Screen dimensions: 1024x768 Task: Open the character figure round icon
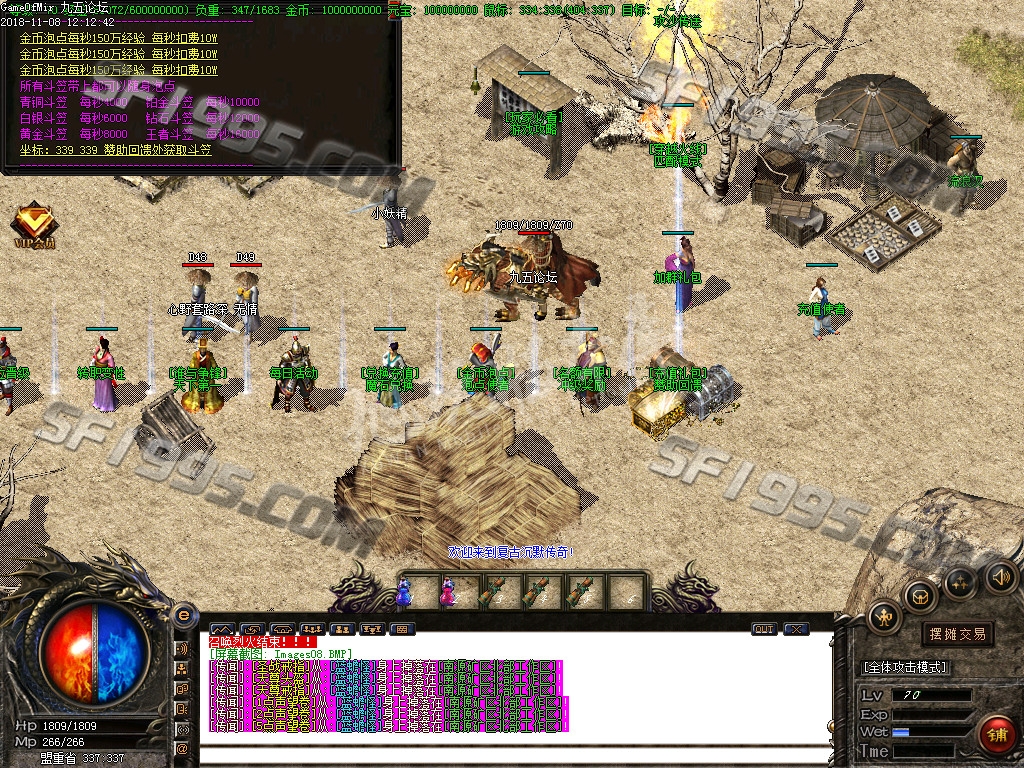point(884,616)
